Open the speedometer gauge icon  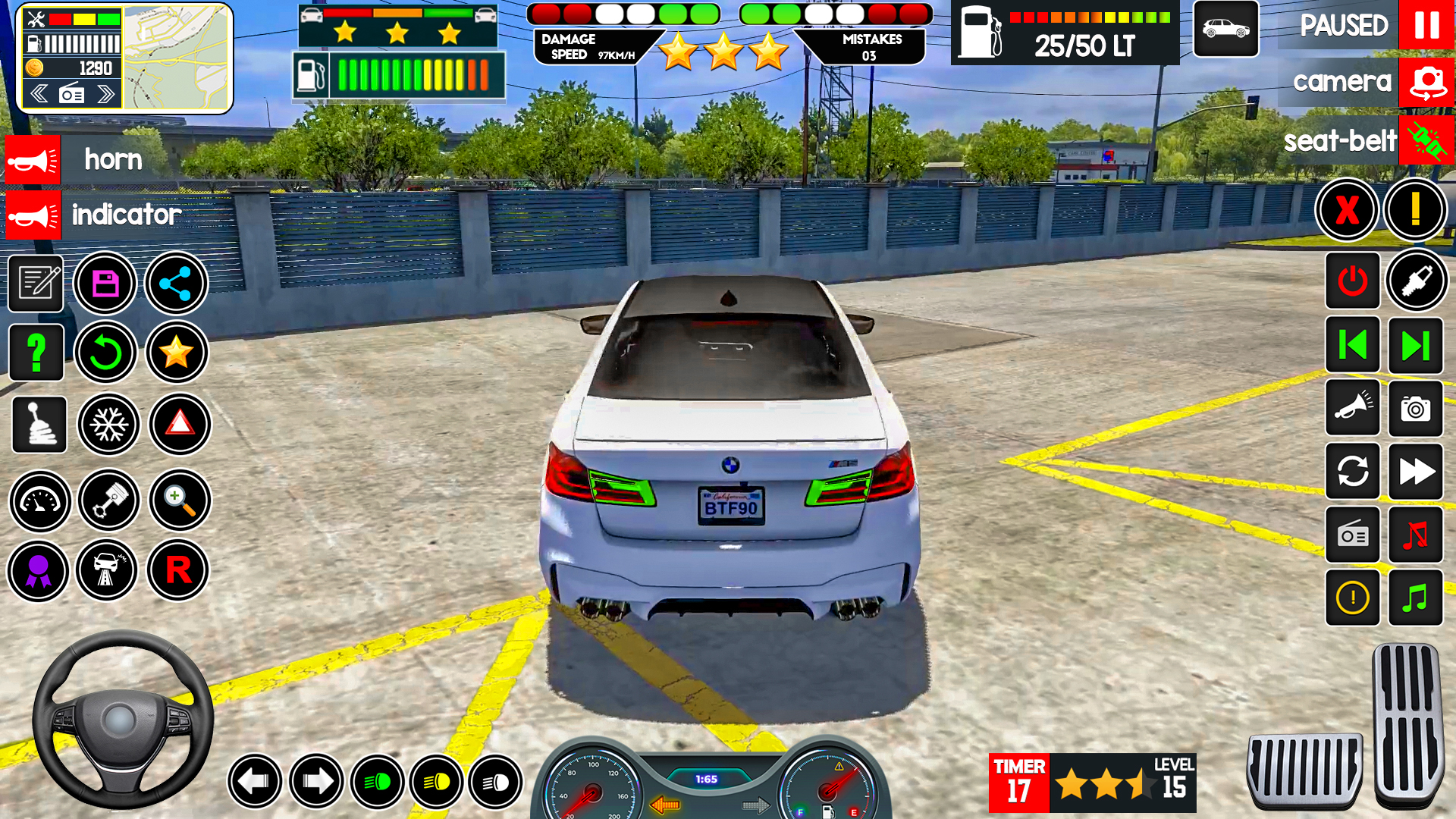tap(39, 501)
